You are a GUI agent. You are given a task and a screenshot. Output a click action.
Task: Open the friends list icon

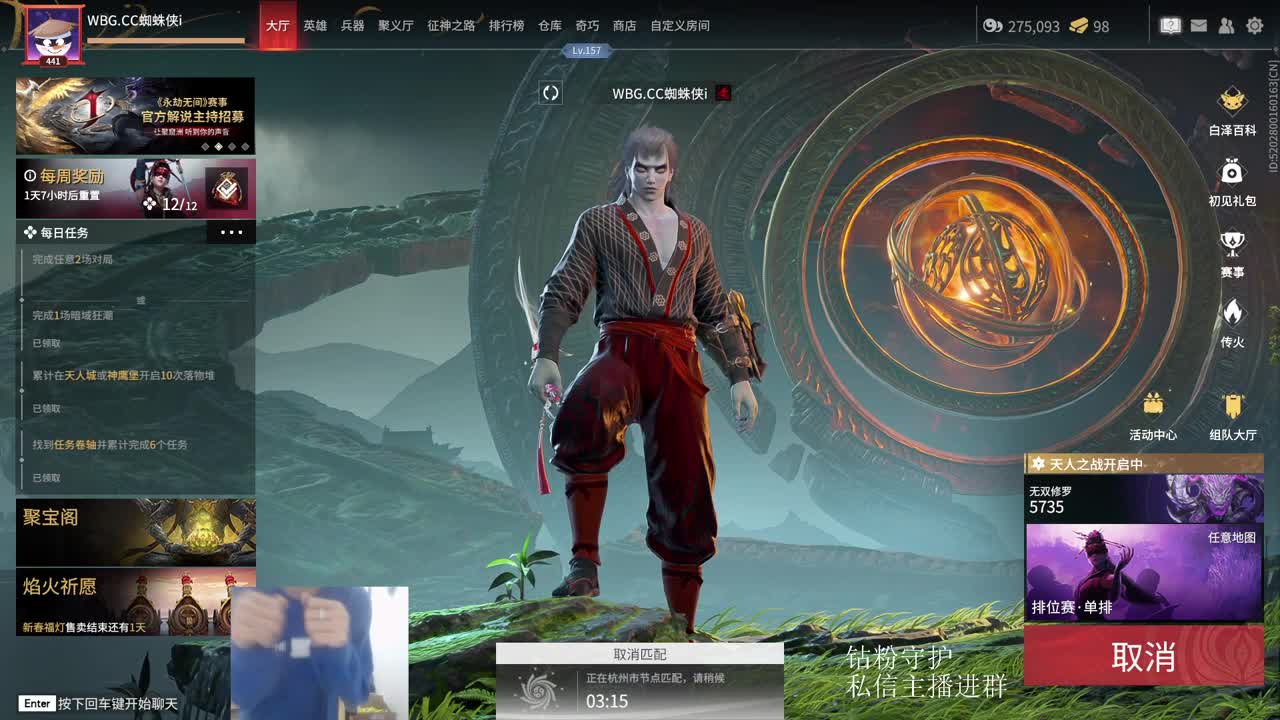click(1226, 26)
